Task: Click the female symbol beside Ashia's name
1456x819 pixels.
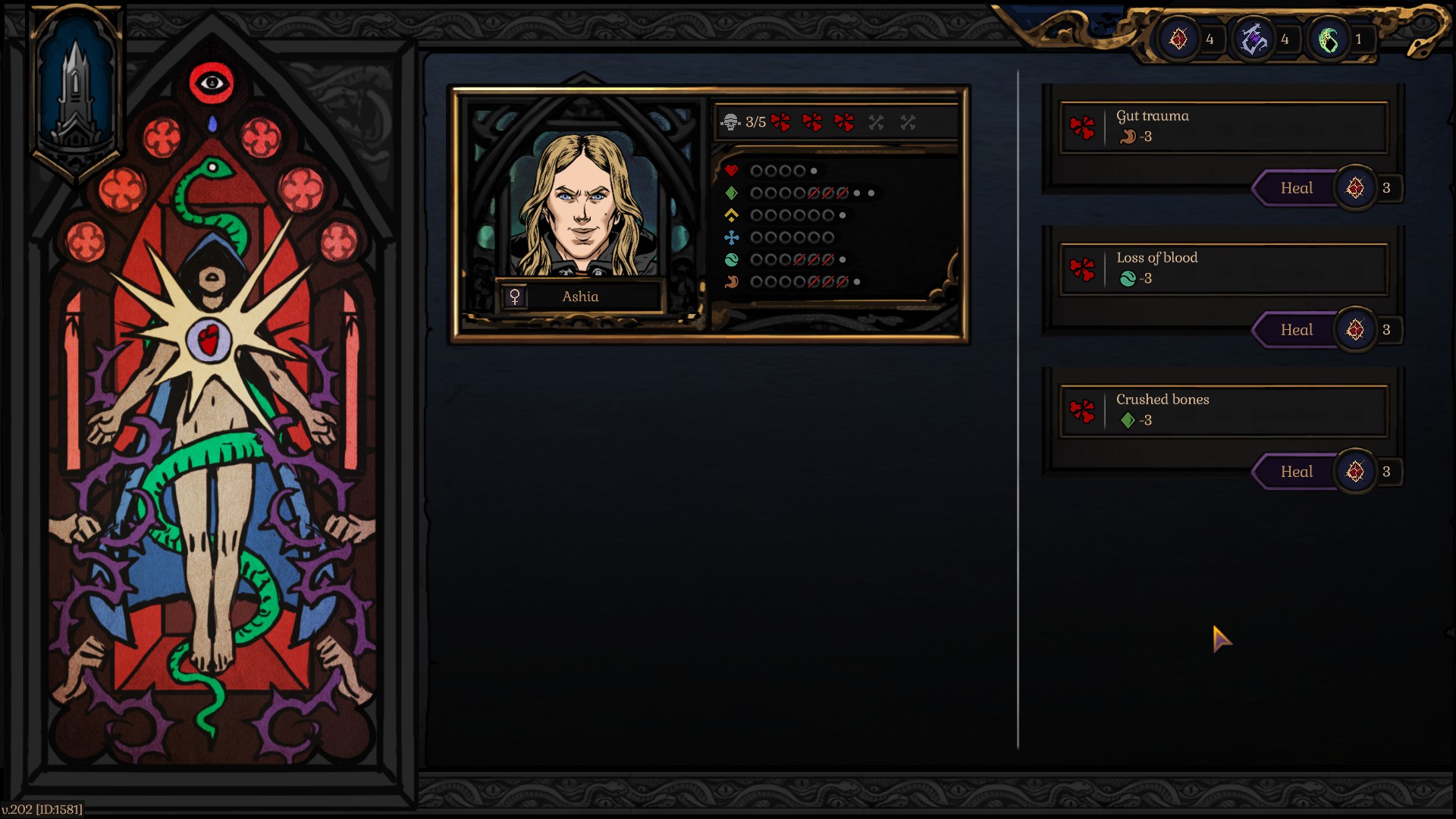Action: 515,297
